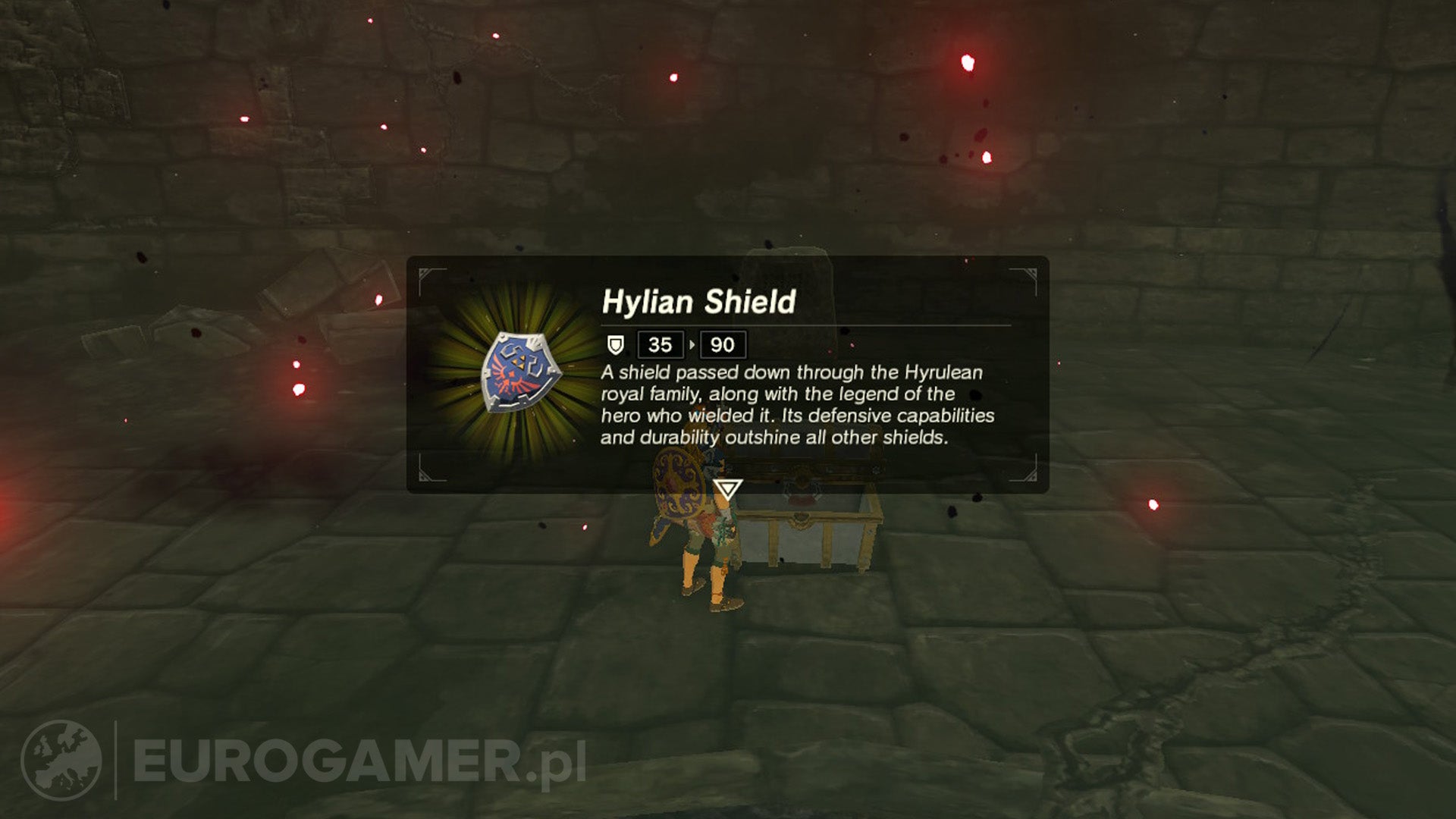Expand the arrow between 35 and 90
The height and width of the screenshot is (819, 1456).
click(690, 345)
